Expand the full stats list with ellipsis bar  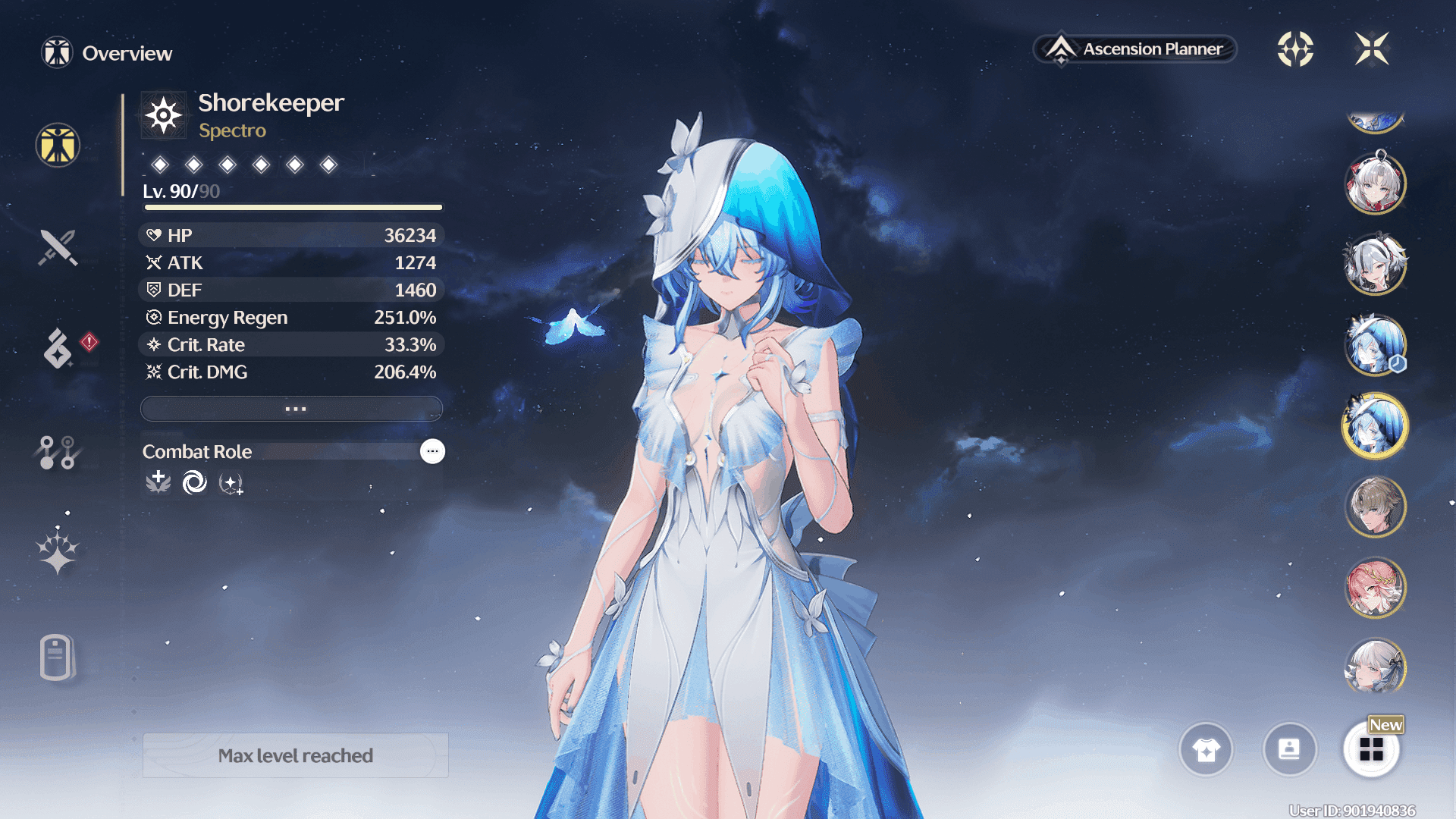pyautogui.click(x=292, y=409)
